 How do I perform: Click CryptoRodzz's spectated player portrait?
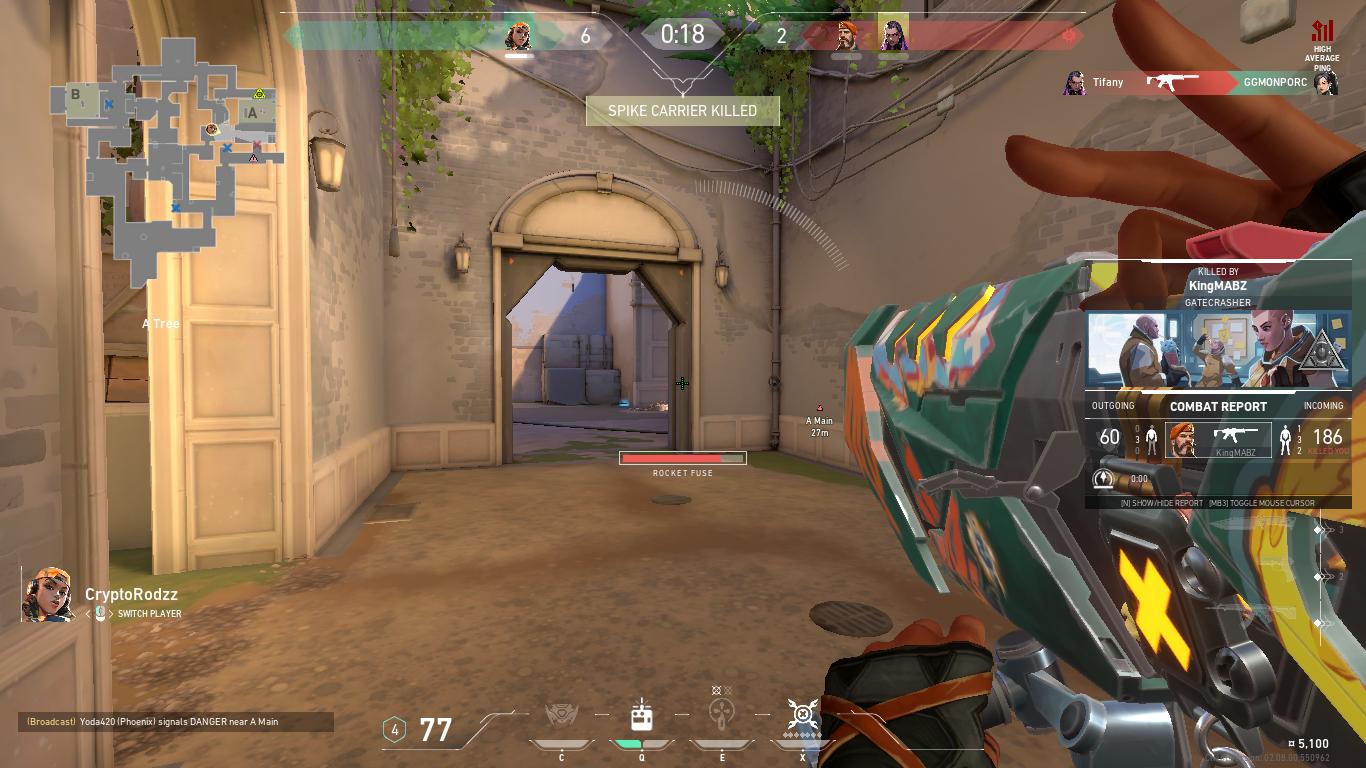[48, 594]
